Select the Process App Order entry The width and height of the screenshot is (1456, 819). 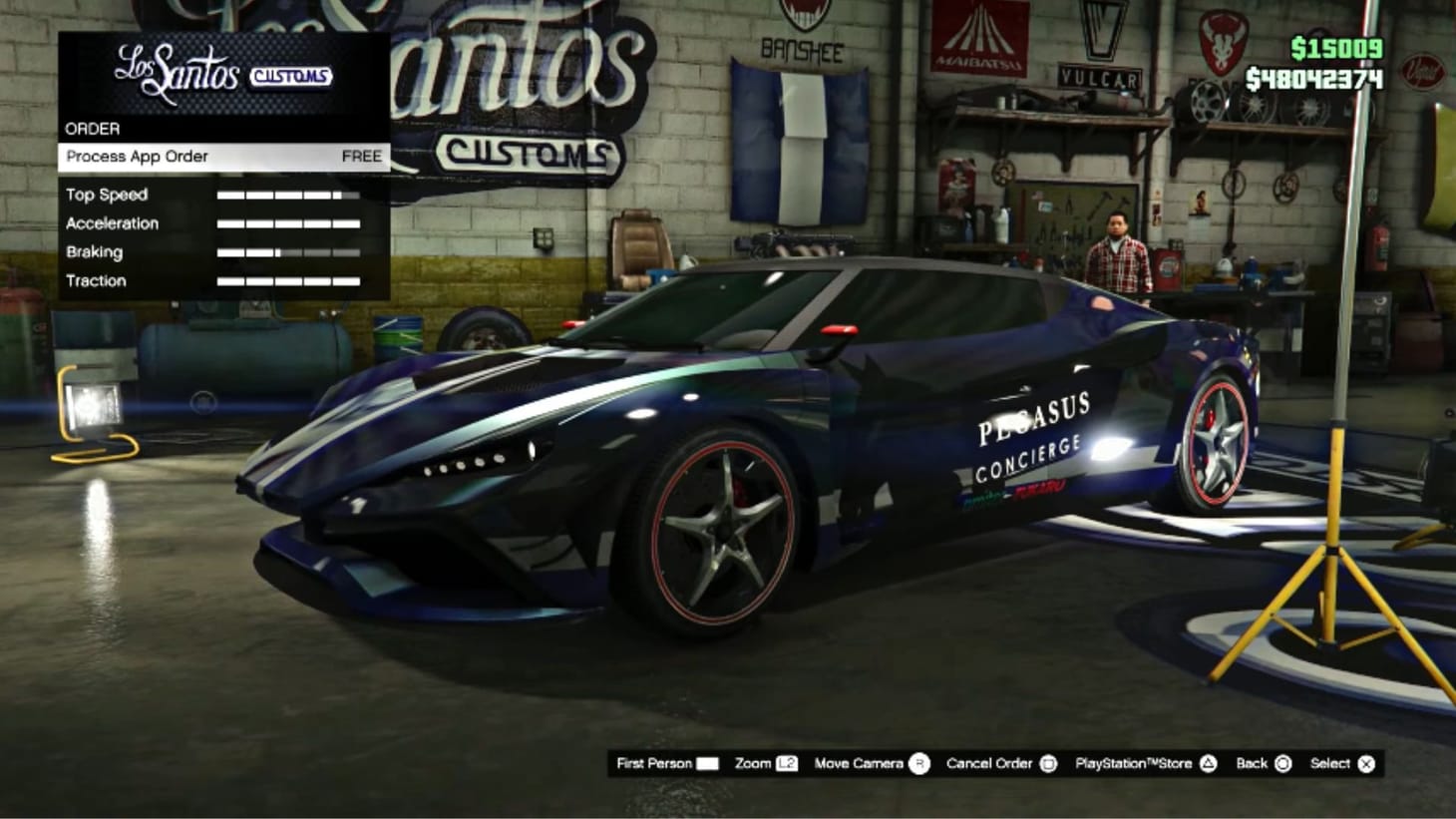pyautogui.click(x=136, y=157)
